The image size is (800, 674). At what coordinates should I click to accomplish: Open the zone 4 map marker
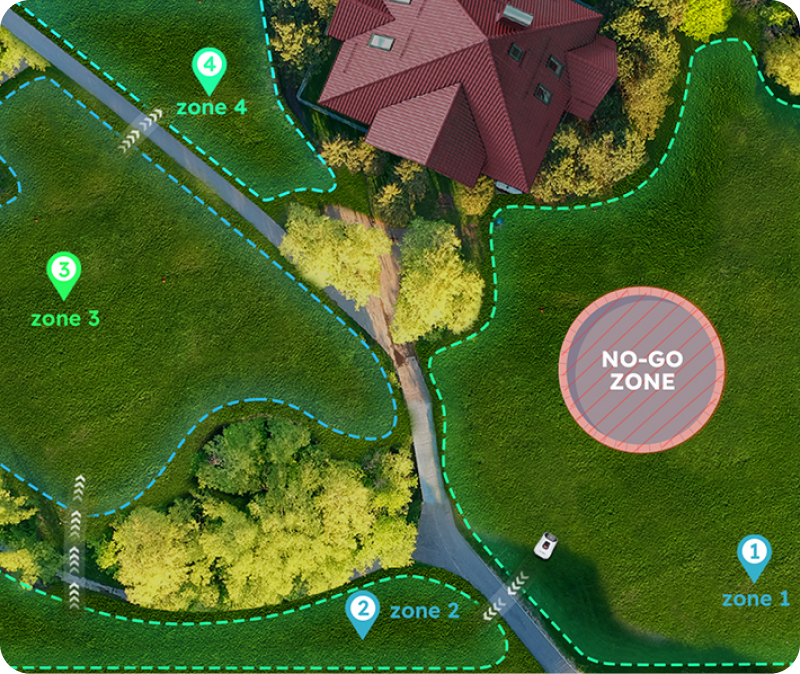[x=208, y=68]
